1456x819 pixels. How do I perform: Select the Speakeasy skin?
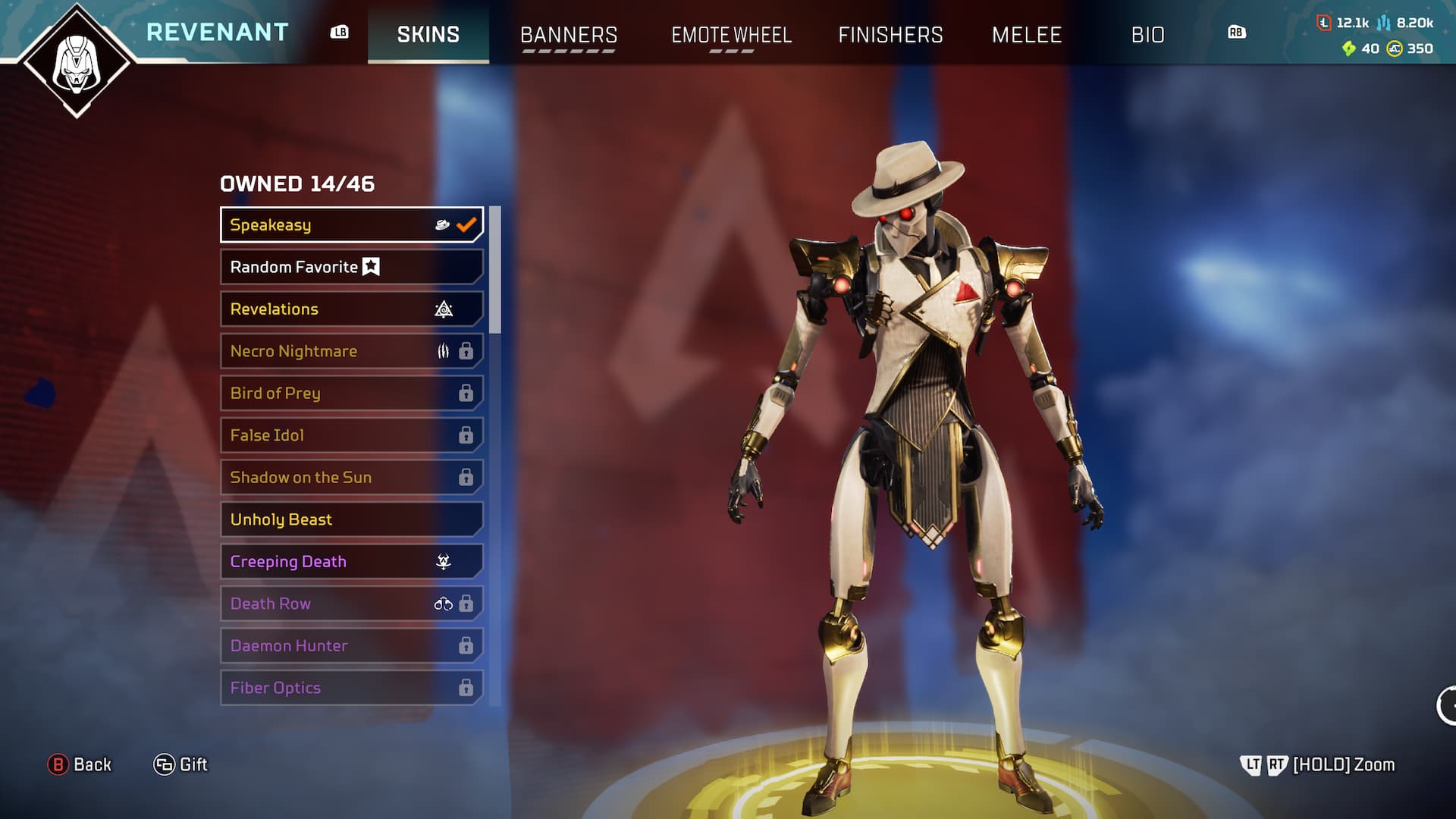point(351,225)
